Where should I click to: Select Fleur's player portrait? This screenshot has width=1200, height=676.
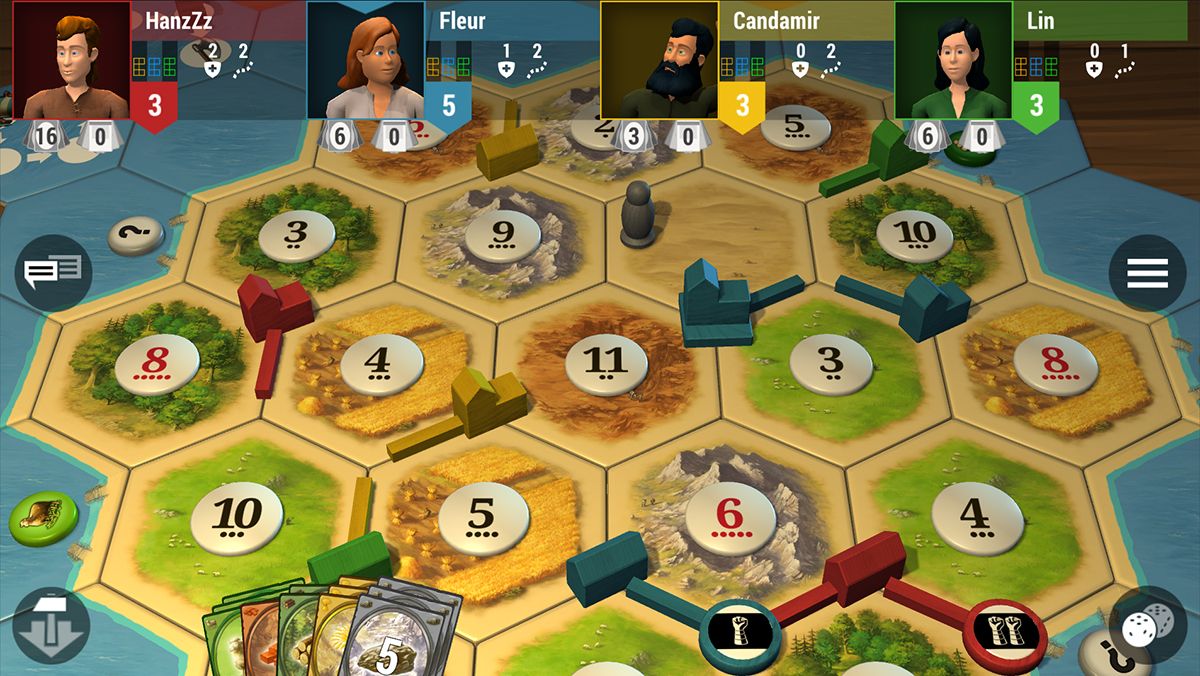pos(365,62)
